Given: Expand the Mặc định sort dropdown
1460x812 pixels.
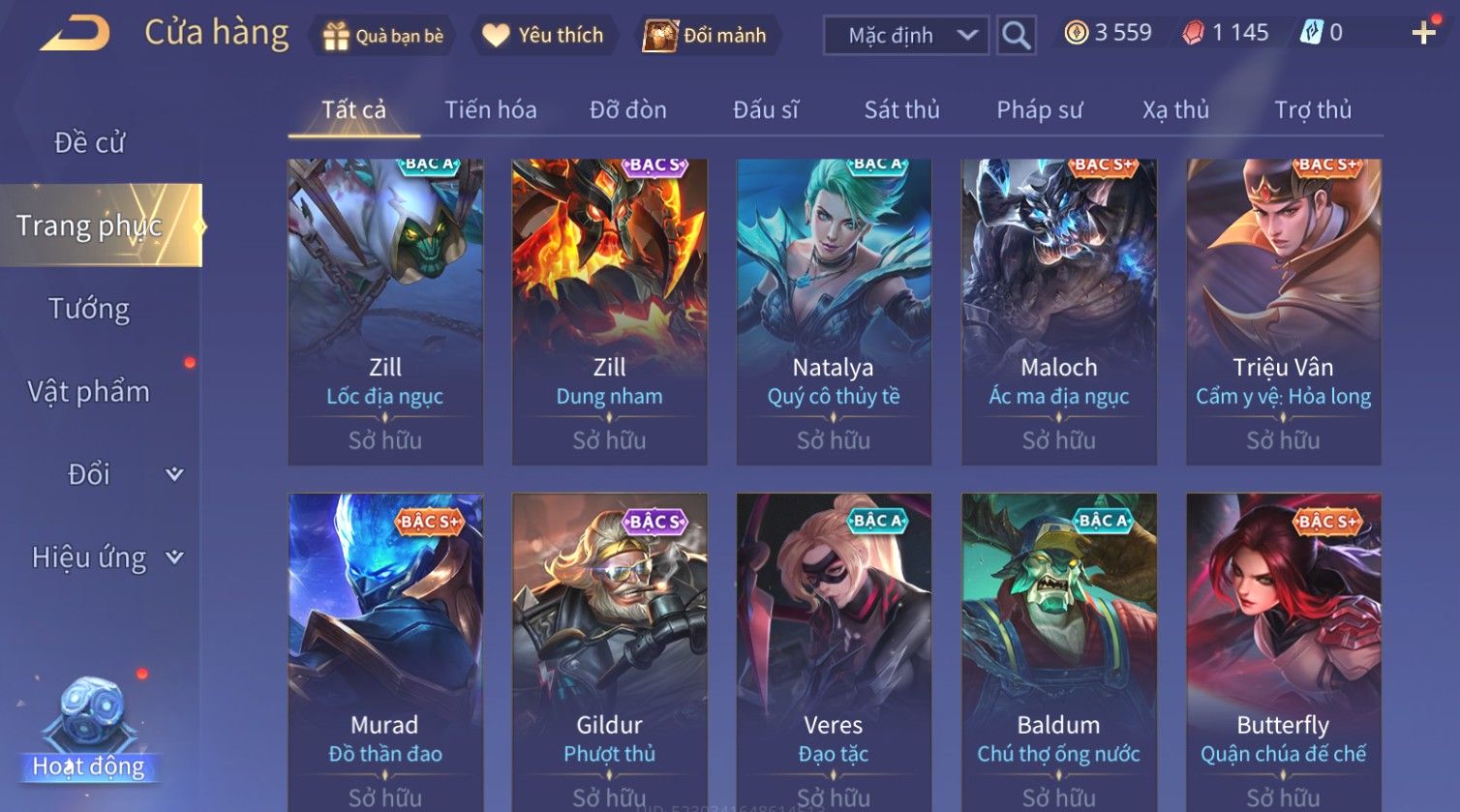Looking at the screenshot, I should (905, 36).
